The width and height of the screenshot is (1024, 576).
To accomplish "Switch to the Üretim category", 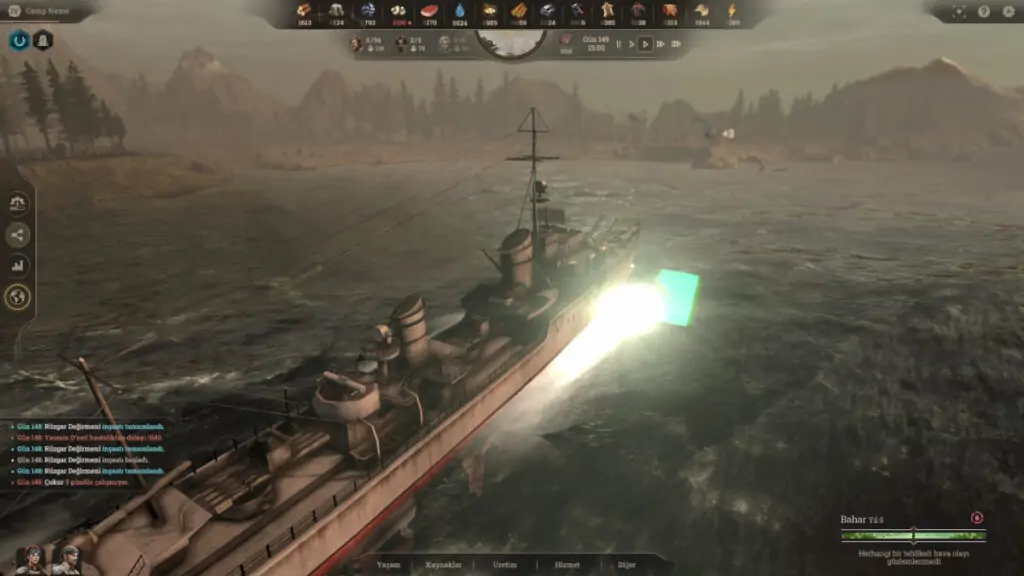I will (505, 565).
